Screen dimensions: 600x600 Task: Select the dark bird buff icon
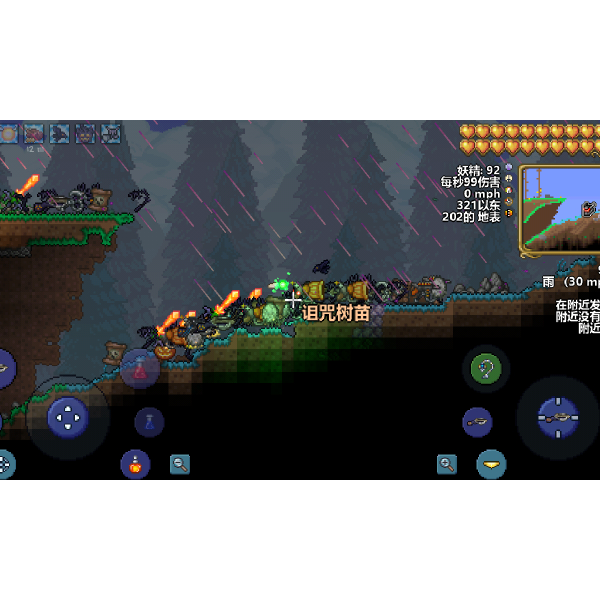pyautogui.click(x=60, y=133)
